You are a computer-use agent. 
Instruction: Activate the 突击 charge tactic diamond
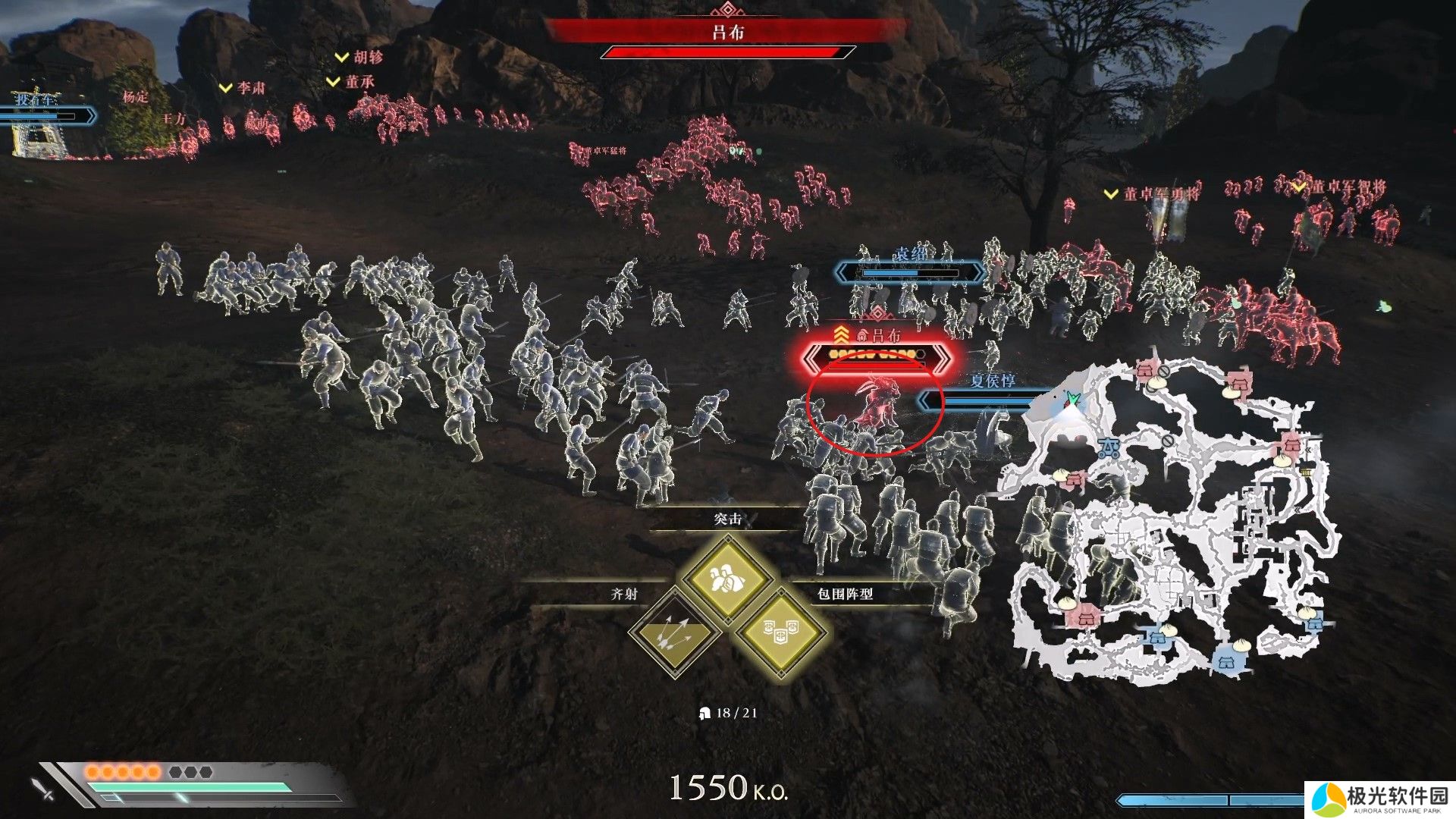click(x=727, y=579)
